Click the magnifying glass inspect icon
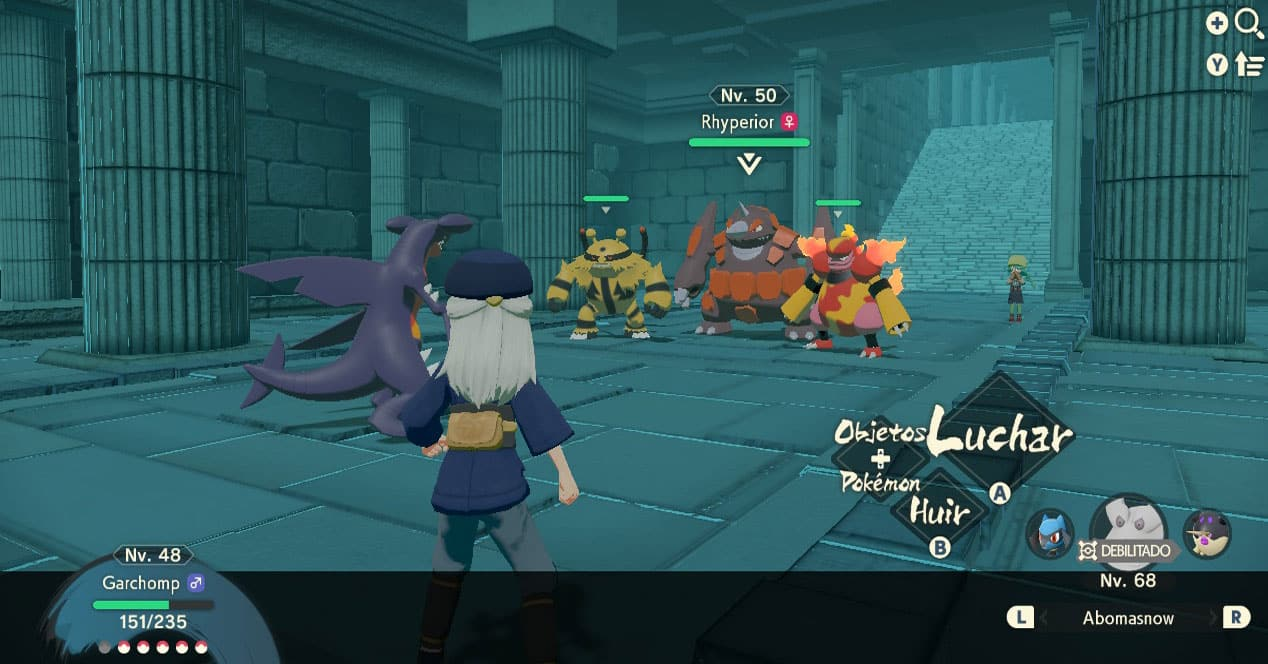Viewport: 1268px width, 664px height. 1249,23
